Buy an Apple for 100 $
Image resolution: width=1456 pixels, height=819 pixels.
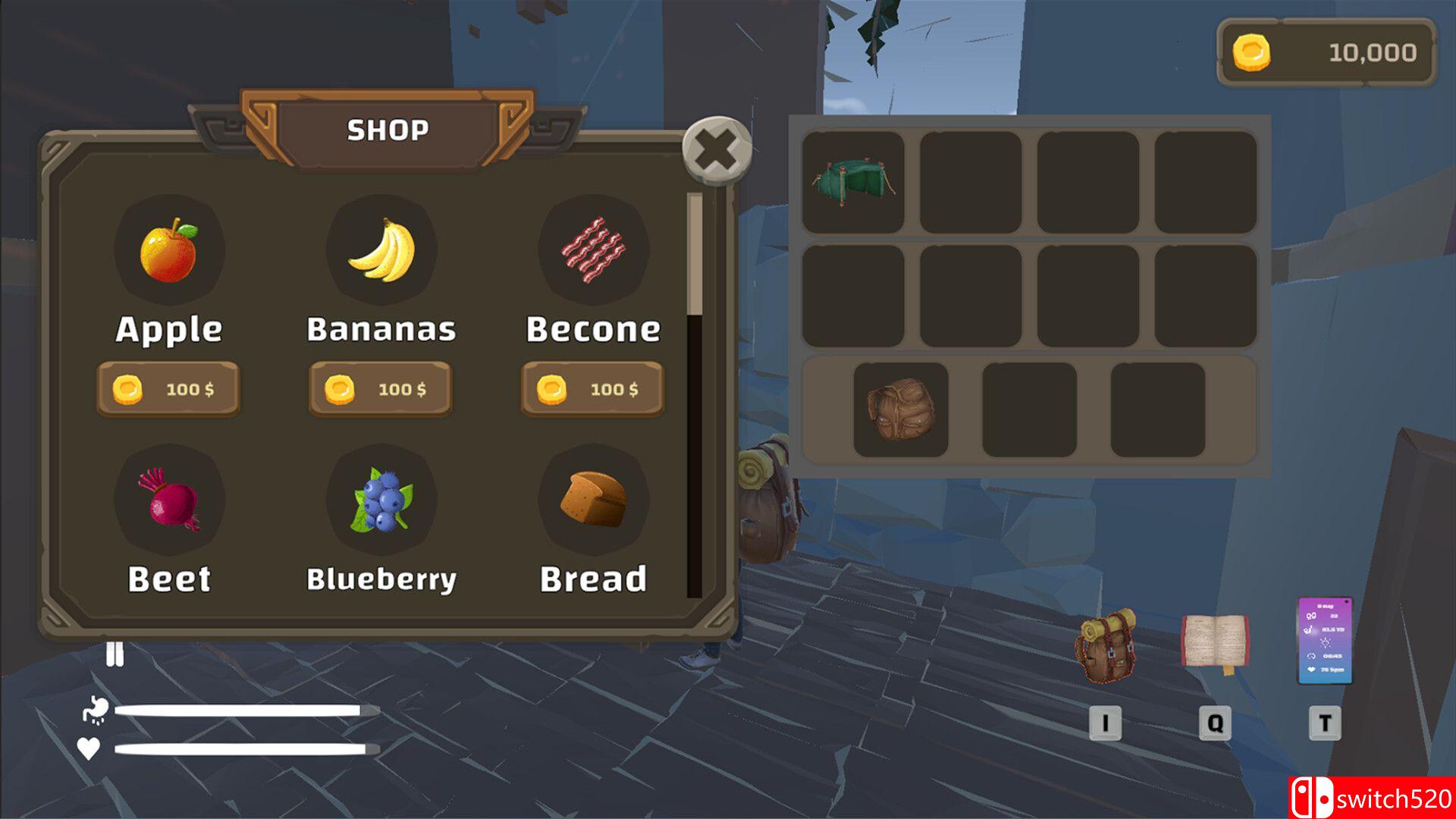tap(168, 389)
